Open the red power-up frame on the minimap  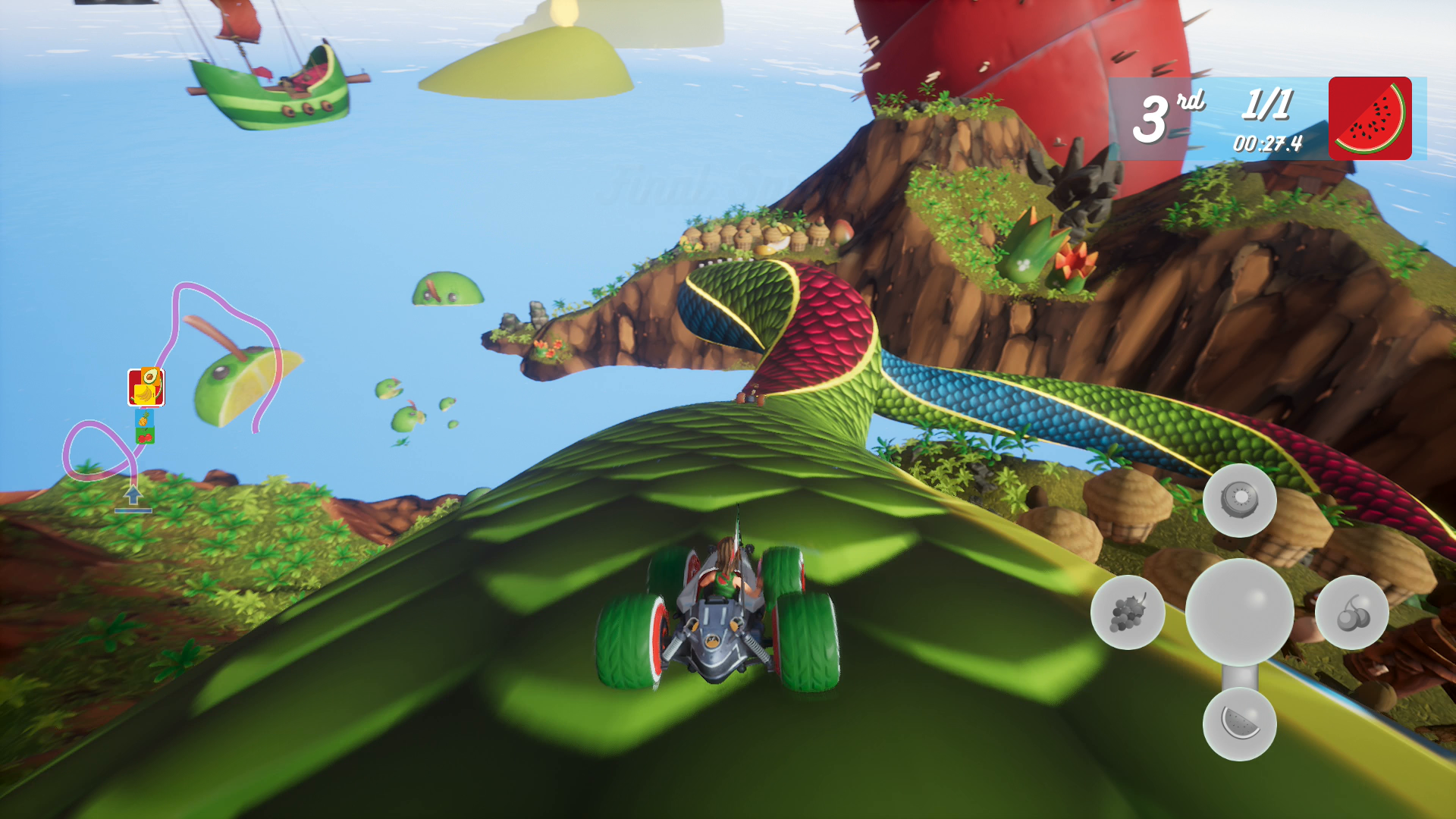pyautogui.click(x=146, y=388)
